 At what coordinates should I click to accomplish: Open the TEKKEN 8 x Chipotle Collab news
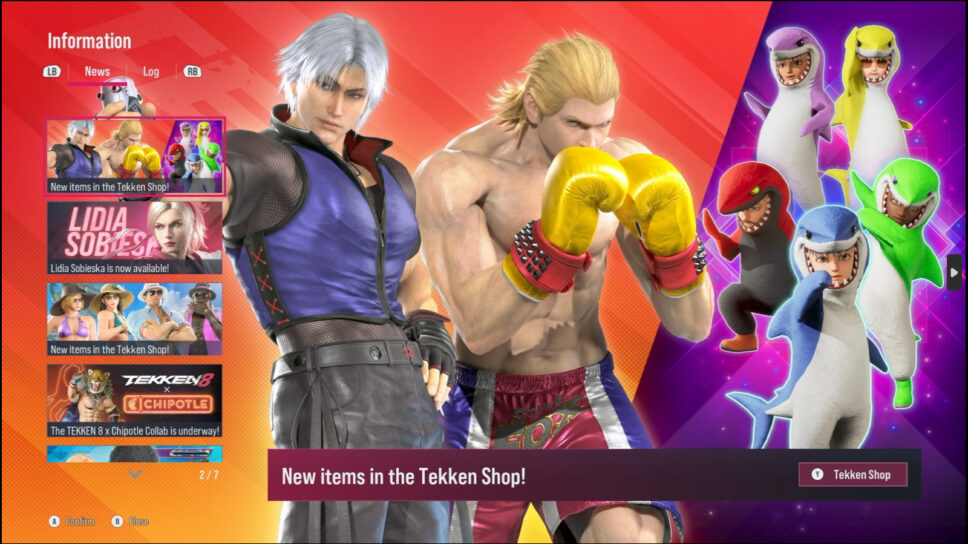tap(135, 400)
